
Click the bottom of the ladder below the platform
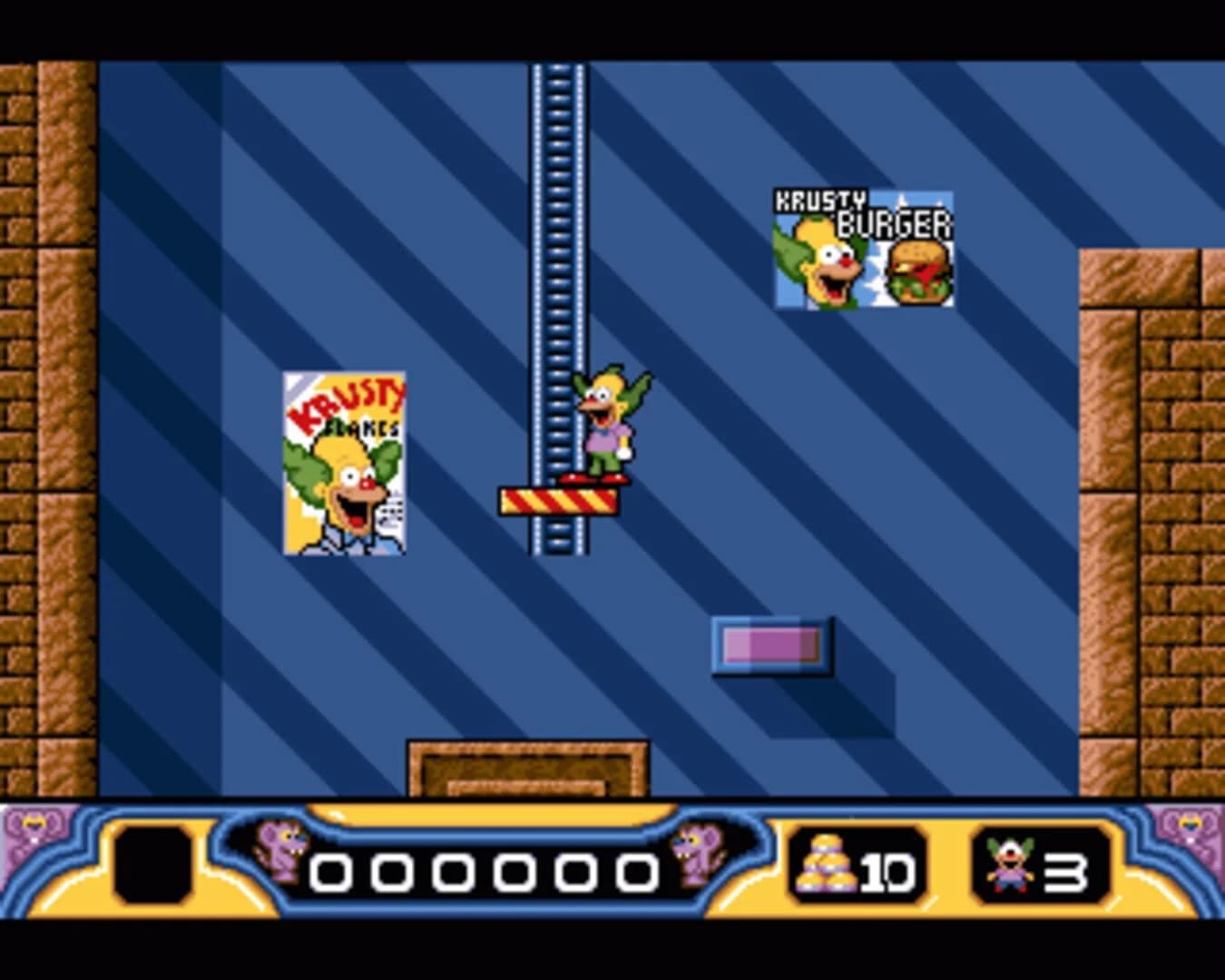557,535
